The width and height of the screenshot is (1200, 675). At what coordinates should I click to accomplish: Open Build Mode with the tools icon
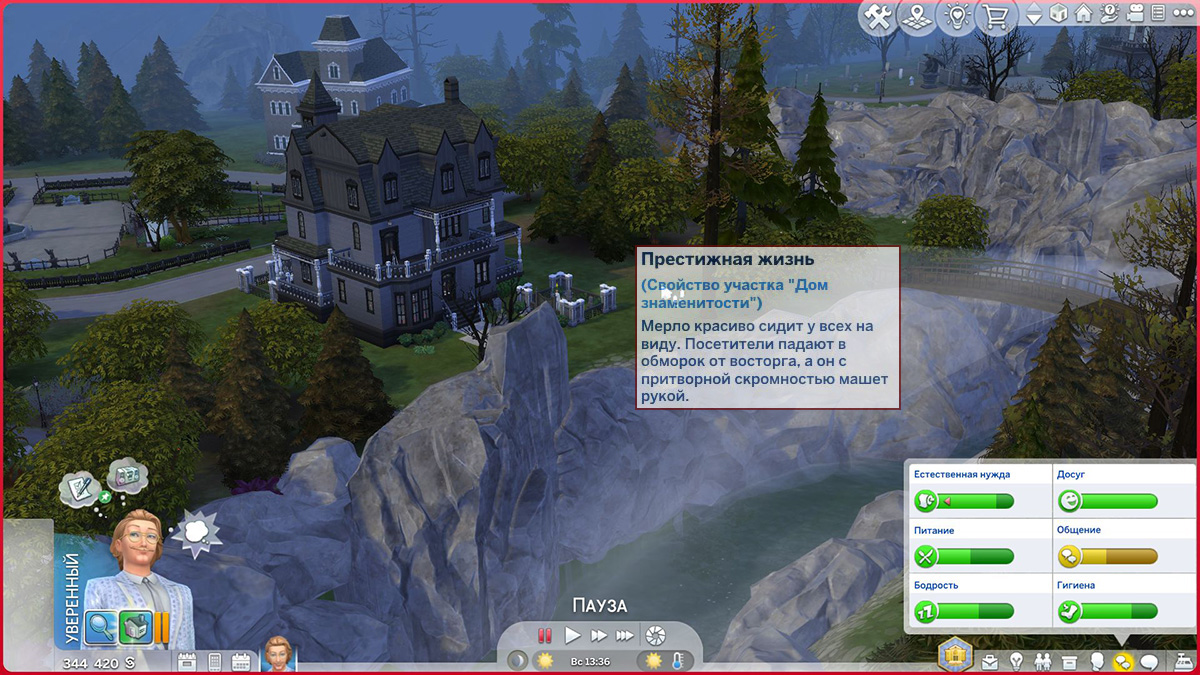click(x=879, y=17)
